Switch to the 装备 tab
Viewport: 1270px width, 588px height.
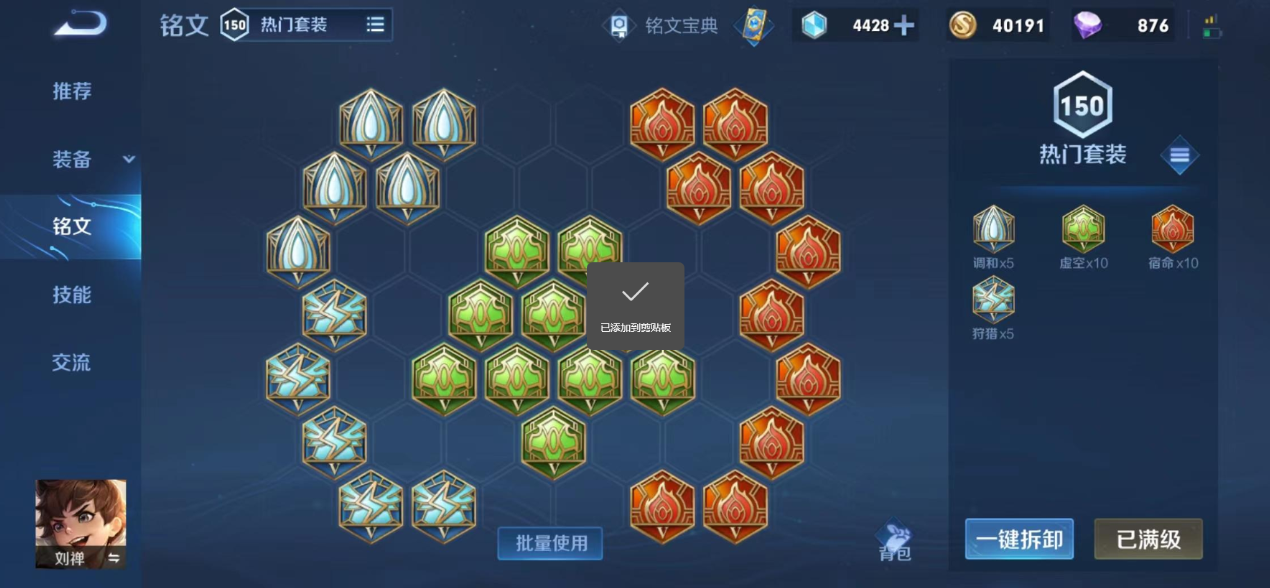[x=72, y=159]
